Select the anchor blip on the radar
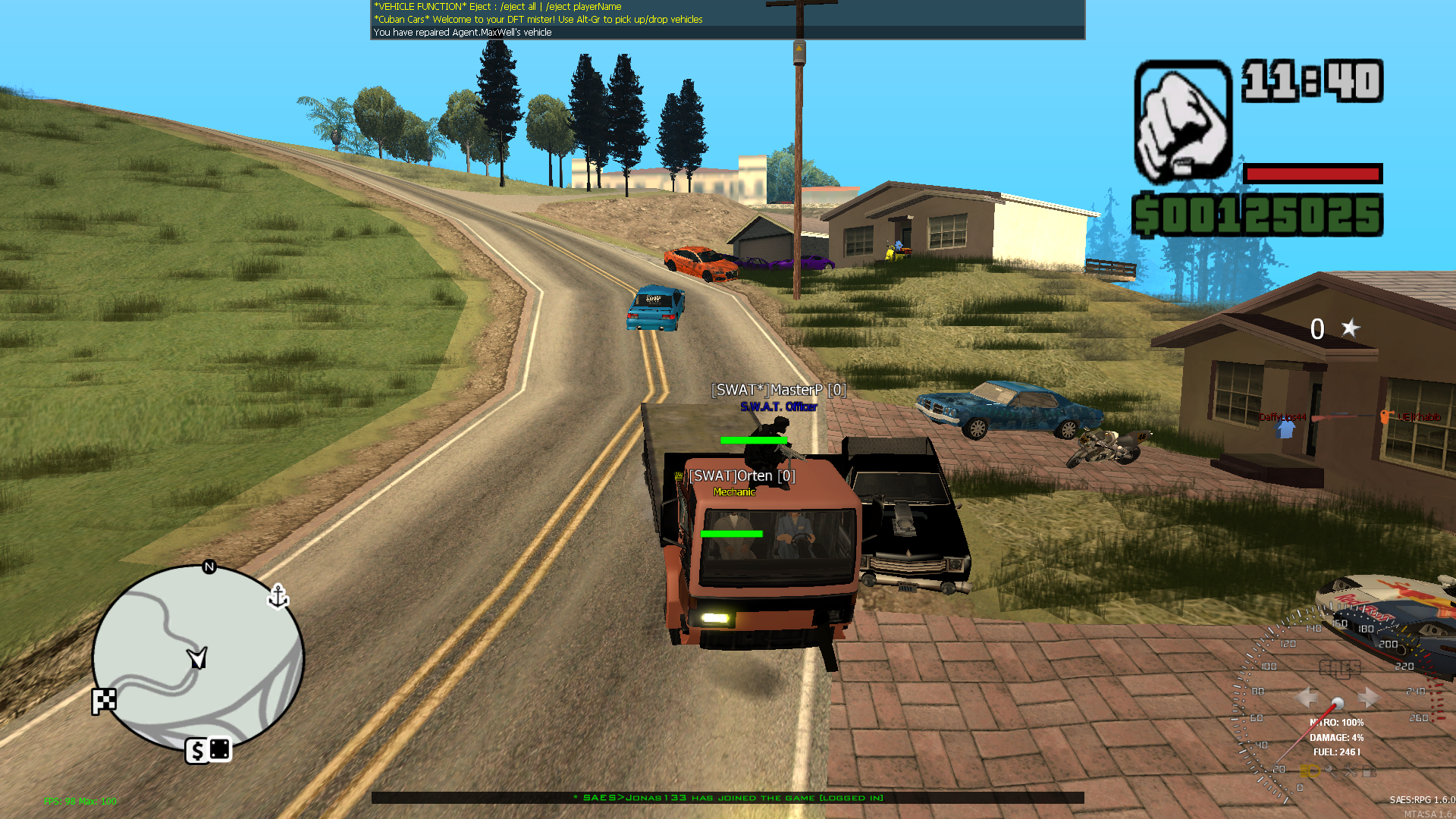The width and height of the screenshot is (1456, 819). coord(278,598)
